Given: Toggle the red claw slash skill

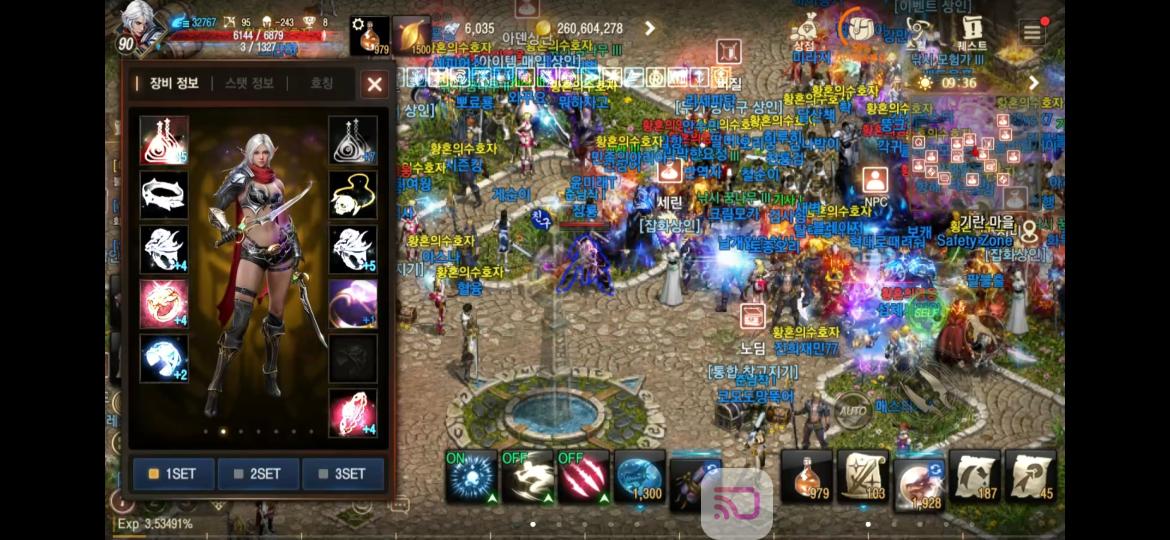Looking at the screenshot, I should pos(584,476).
